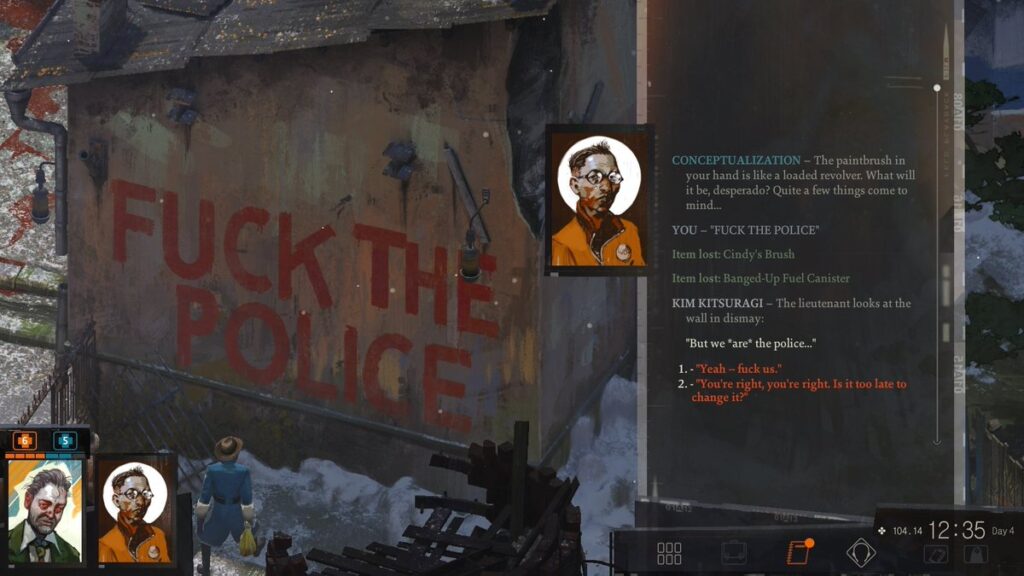Open the inventory briefcase icon
1024x576 pixels.
[734, 553]
